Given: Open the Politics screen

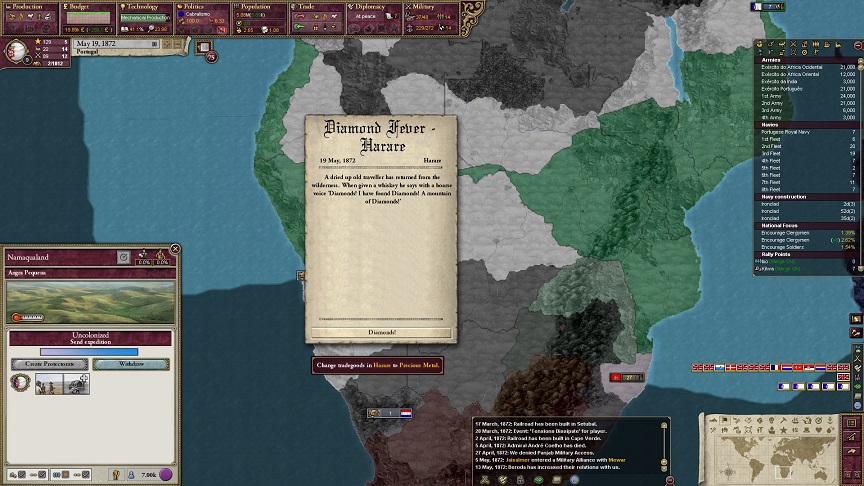Looking at the screenshot, I should pos(204,6).
